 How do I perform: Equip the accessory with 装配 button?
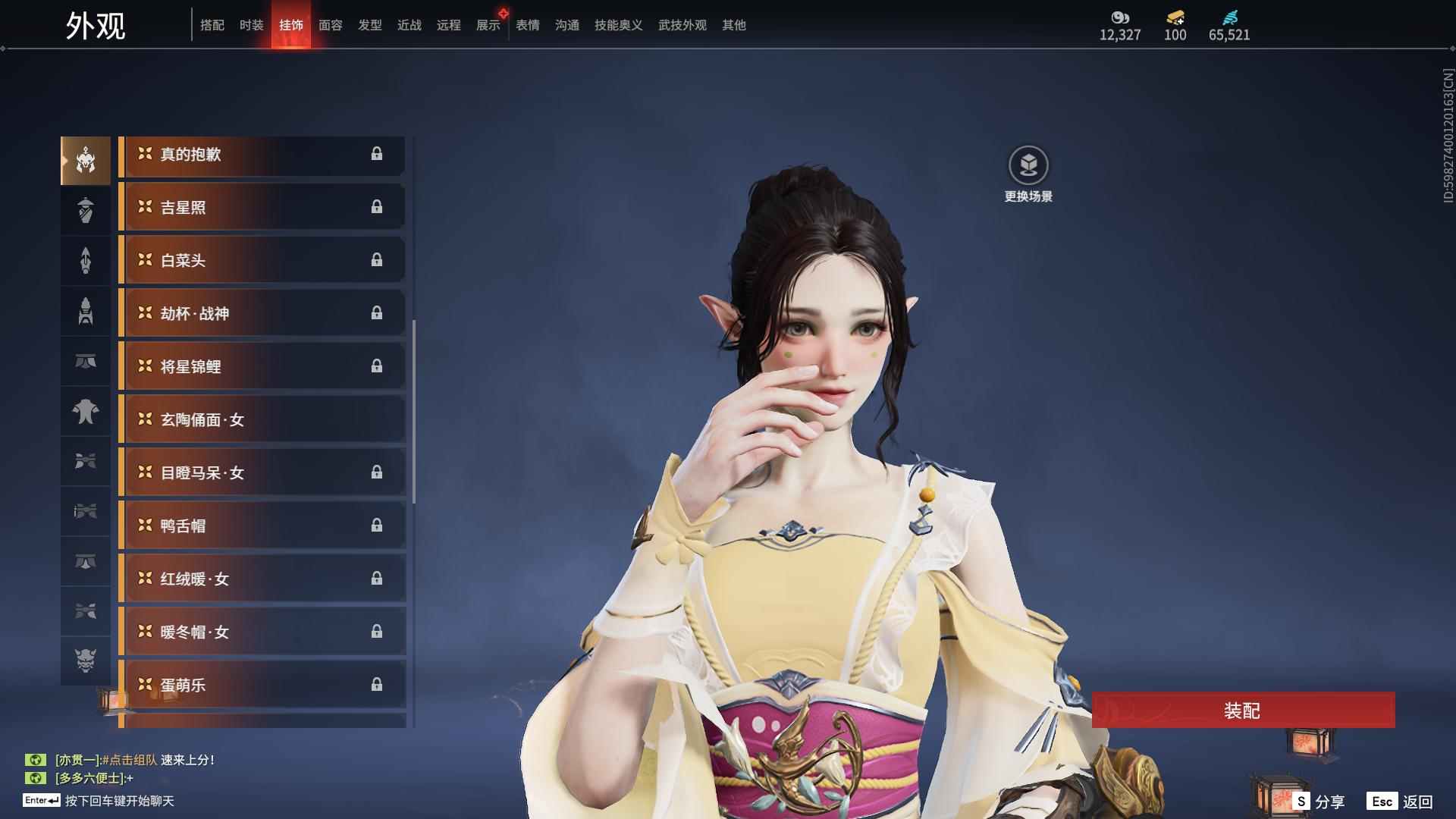1243,711
